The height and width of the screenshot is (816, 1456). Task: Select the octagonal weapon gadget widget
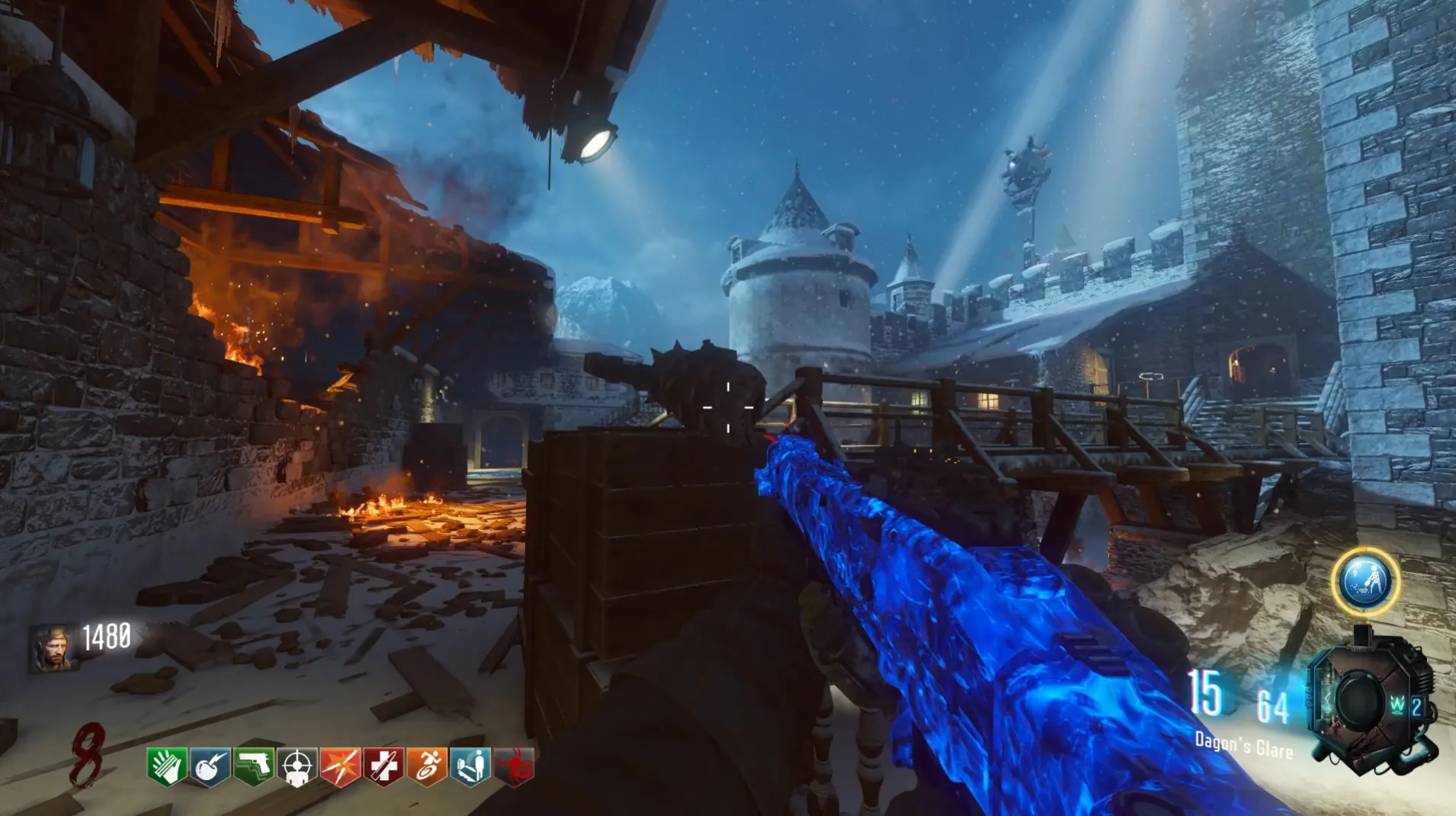click(1369, 702)
